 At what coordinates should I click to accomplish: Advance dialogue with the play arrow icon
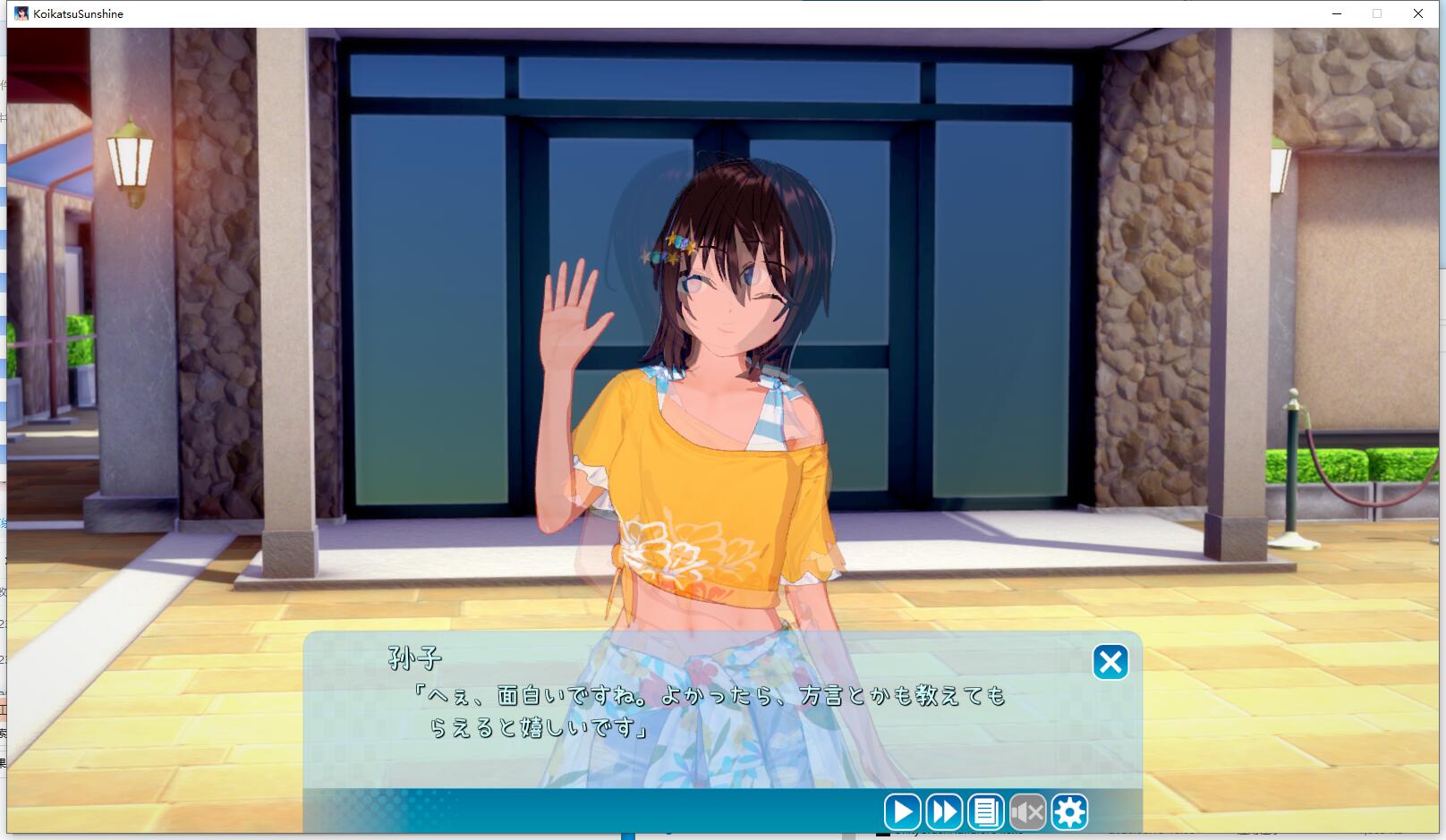click(x=903, y=812)
